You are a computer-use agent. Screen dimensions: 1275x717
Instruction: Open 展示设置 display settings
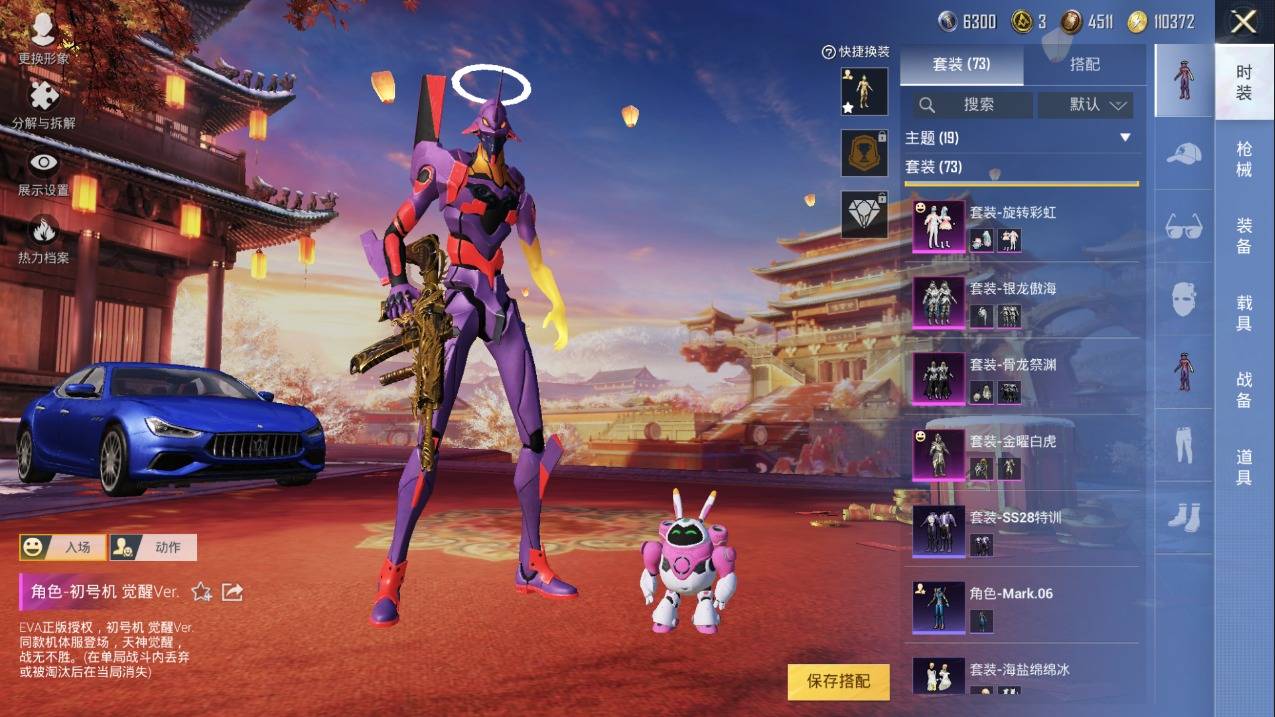[x=43, y=171]
